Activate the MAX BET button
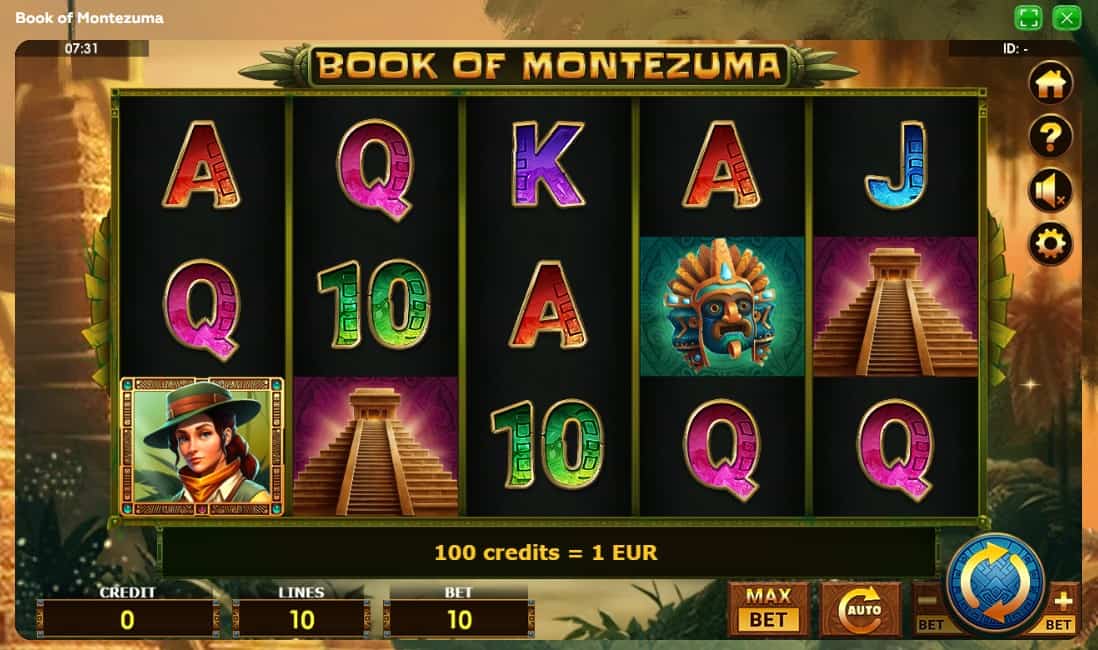Viewport: 1098px width, 650px height. (768, 608)
